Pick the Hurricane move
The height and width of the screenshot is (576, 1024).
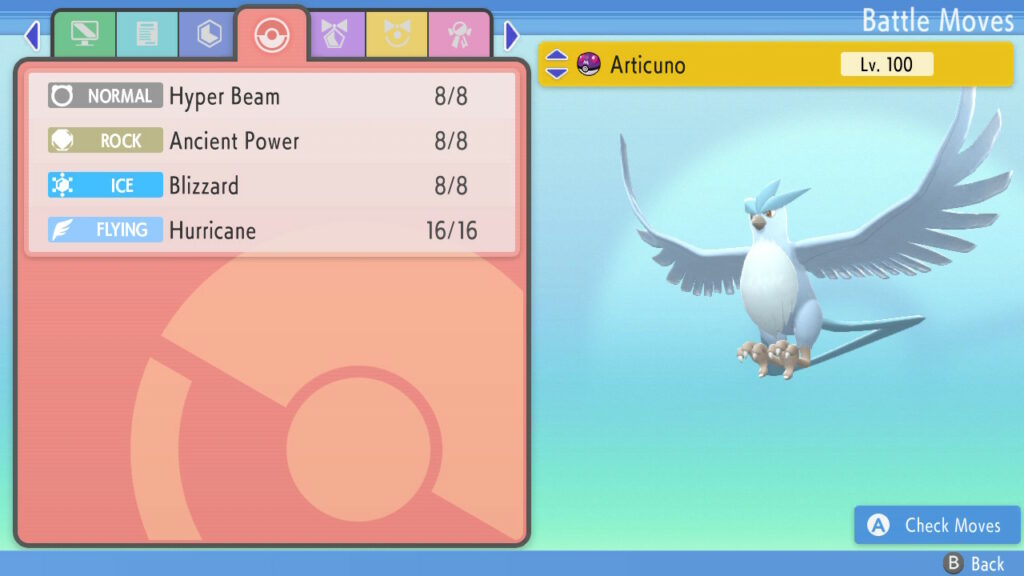click(x=270, y=231)
